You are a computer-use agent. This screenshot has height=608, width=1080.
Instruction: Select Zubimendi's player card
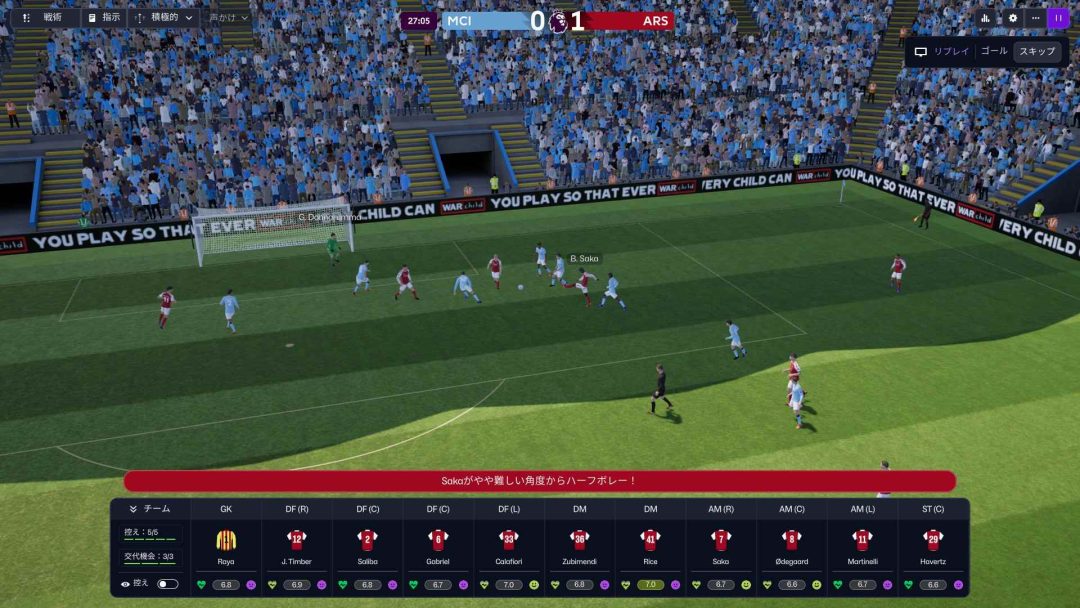click(580, 545)
